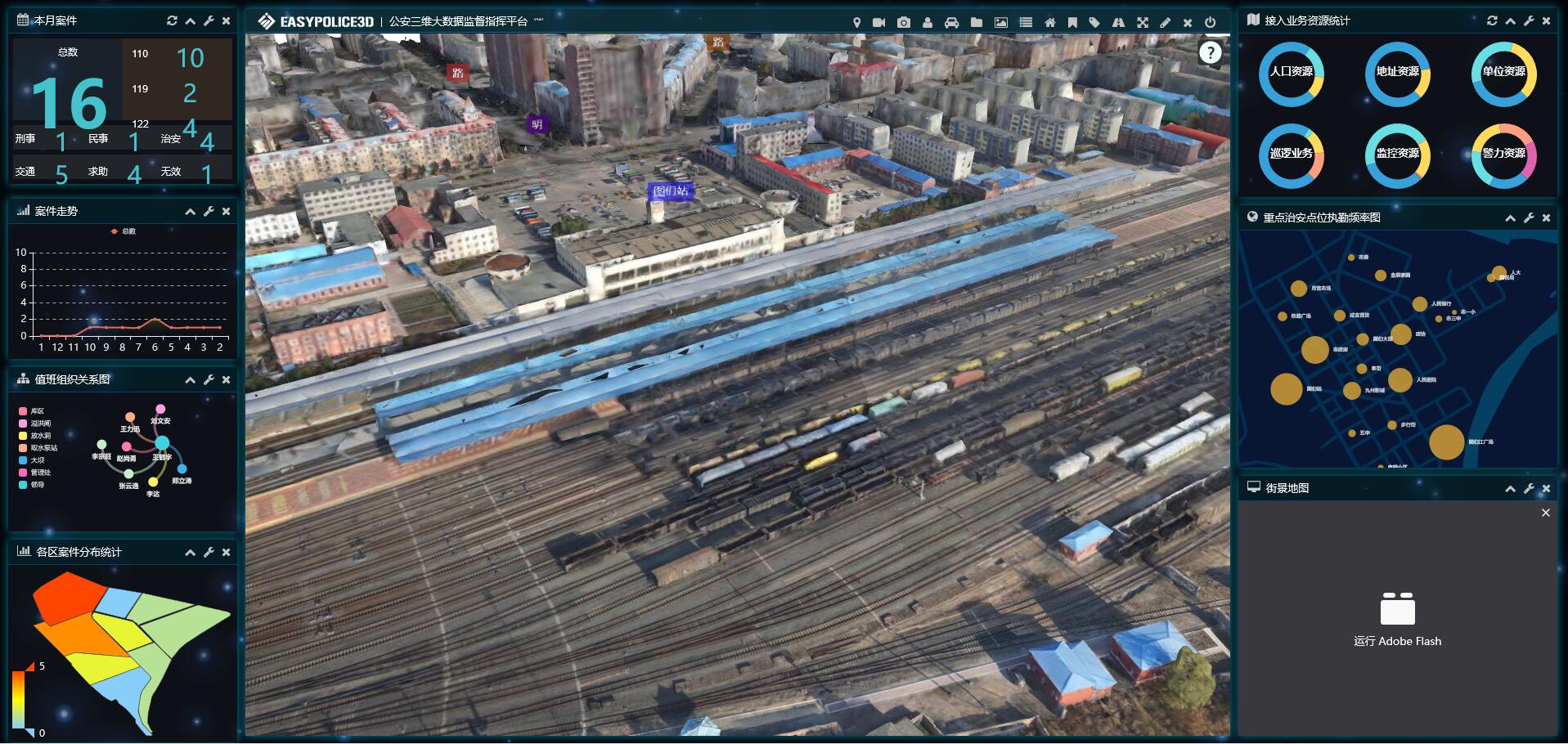Collapse the 案件走势 panel
This screenshot has height=744, width=1568.
click(x=190, y=212)
